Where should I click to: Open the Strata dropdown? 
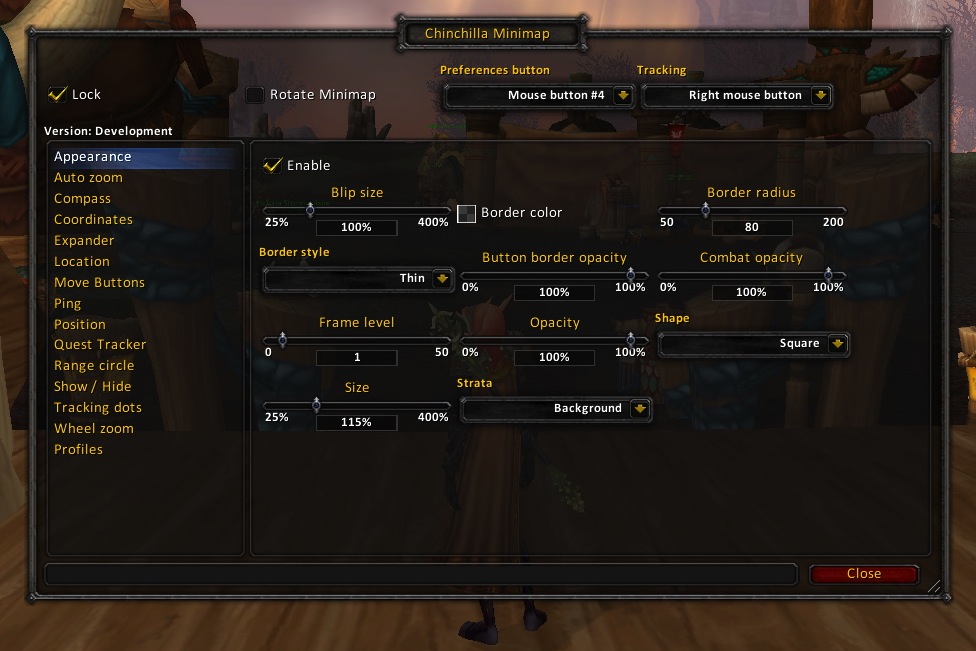[x=556, y=409]
